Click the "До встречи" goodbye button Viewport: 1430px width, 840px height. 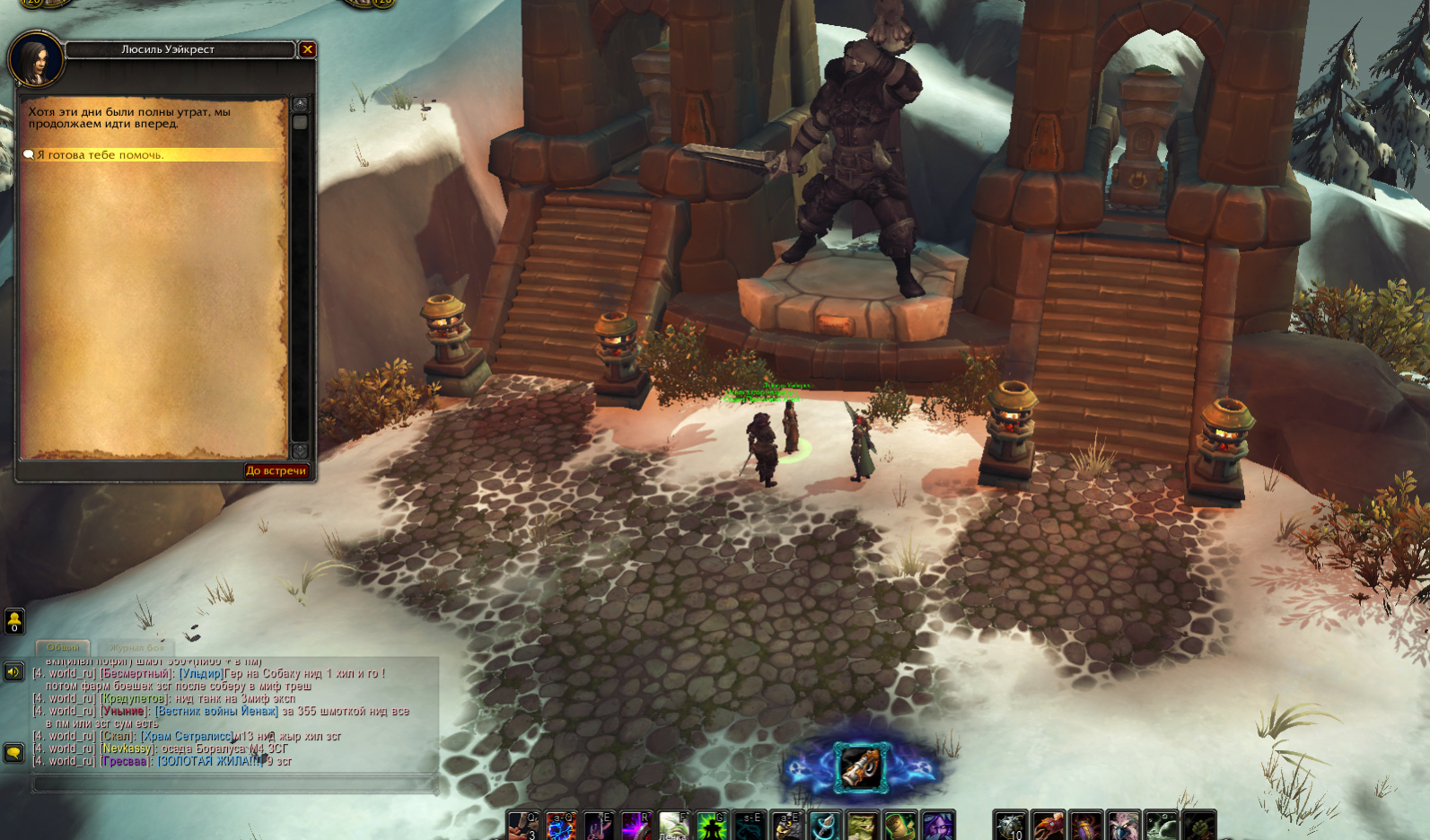276,470
